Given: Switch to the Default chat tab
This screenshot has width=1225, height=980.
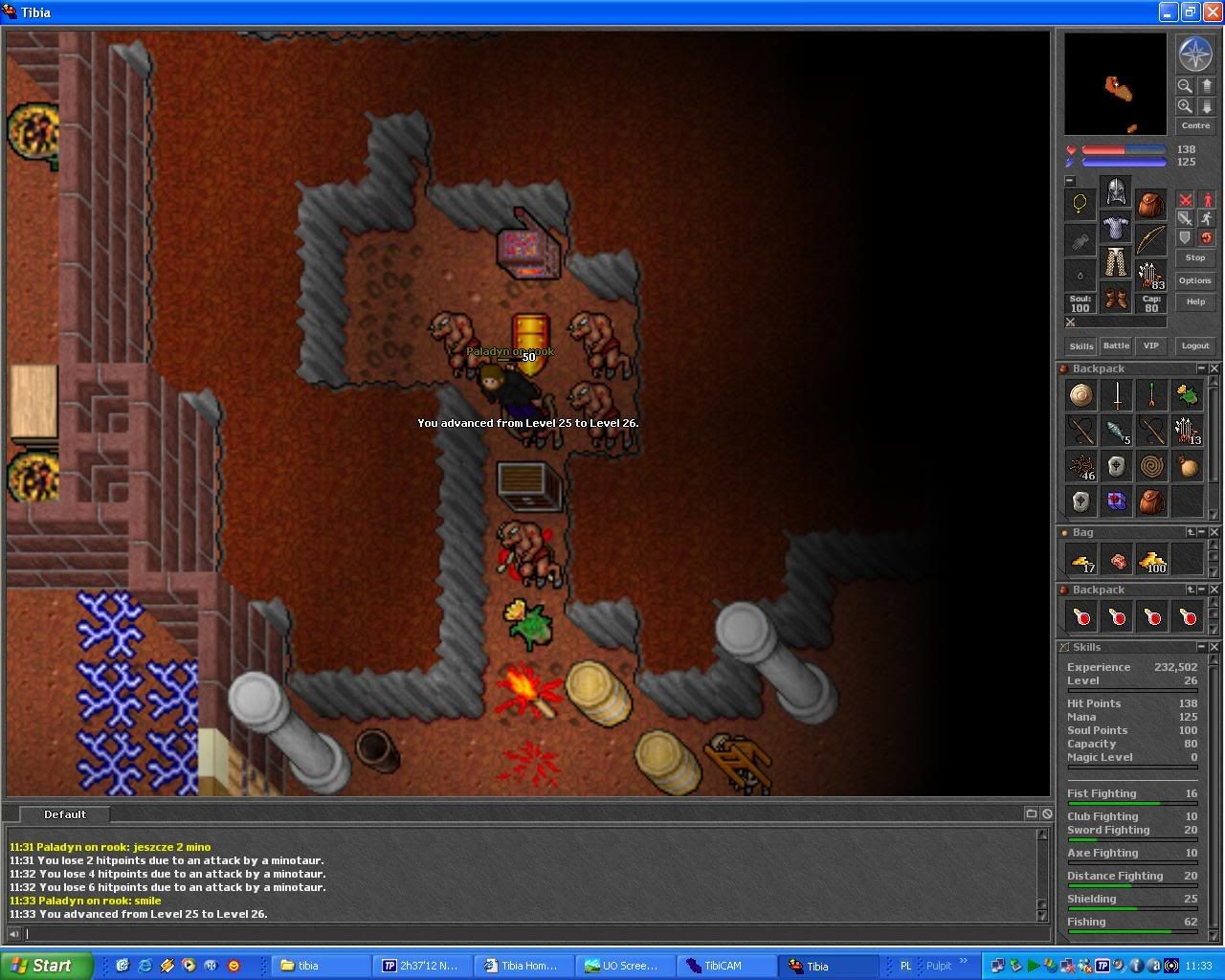Looking at the screenshot, I should click(65, 814).
